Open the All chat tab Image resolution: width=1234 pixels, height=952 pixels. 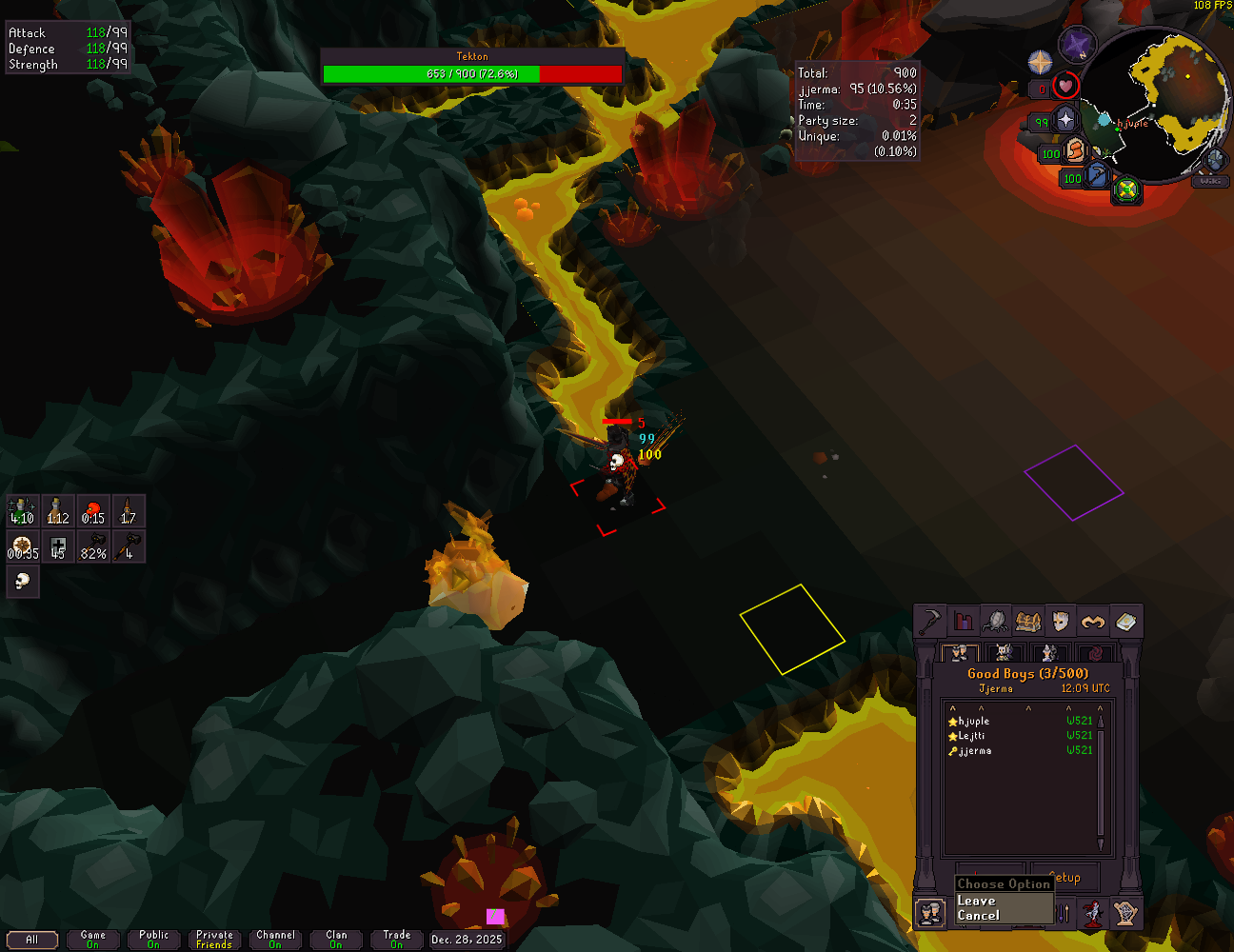click(x=31, y=940)
